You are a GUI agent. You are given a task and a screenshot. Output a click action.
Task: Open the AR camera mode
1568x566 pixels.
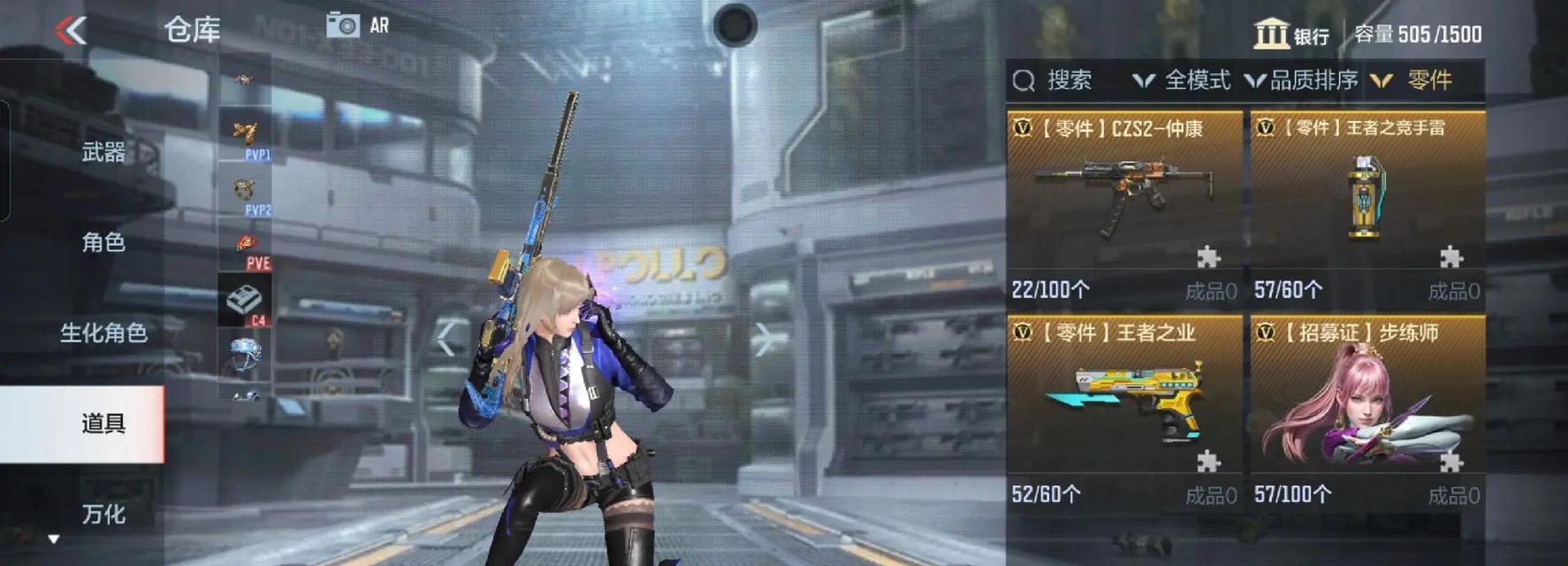[357, 25]
